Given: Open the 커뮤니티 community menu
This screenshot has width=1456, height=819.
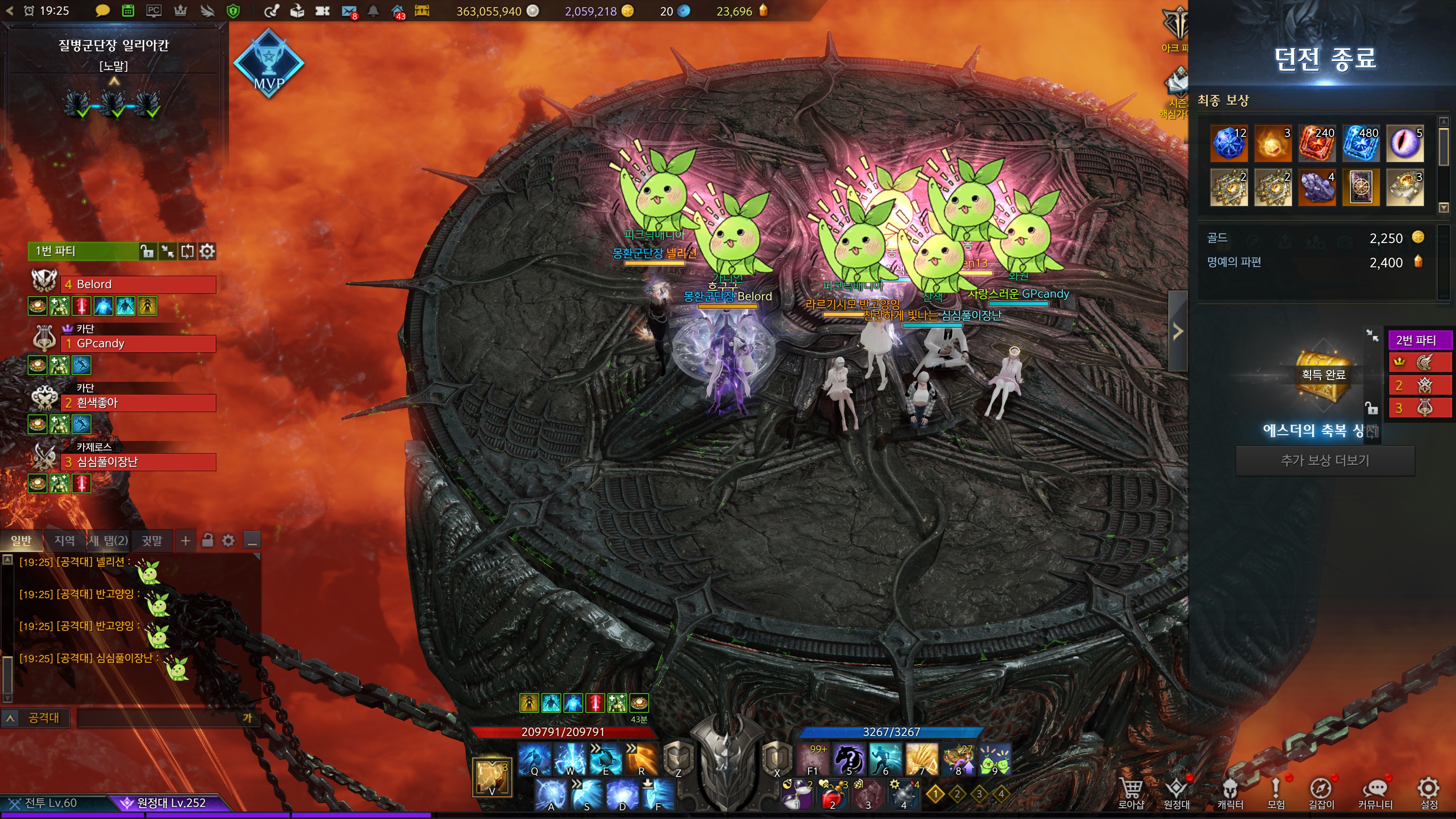Looking at the screenshot, I should pos(1374,792).
